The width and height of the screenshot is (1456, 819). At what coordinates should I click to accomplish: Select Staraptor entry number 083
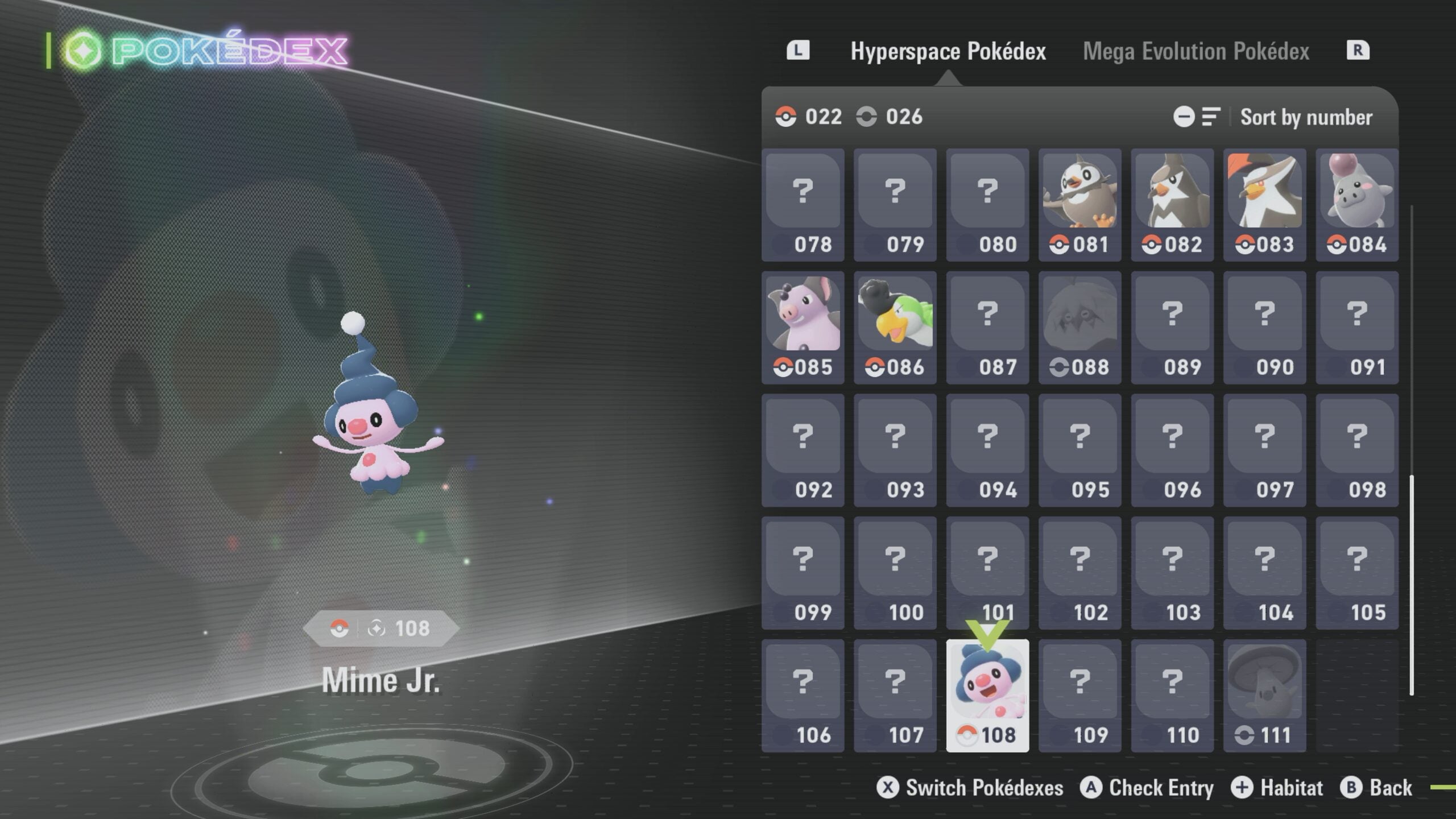click(1264, 205)
